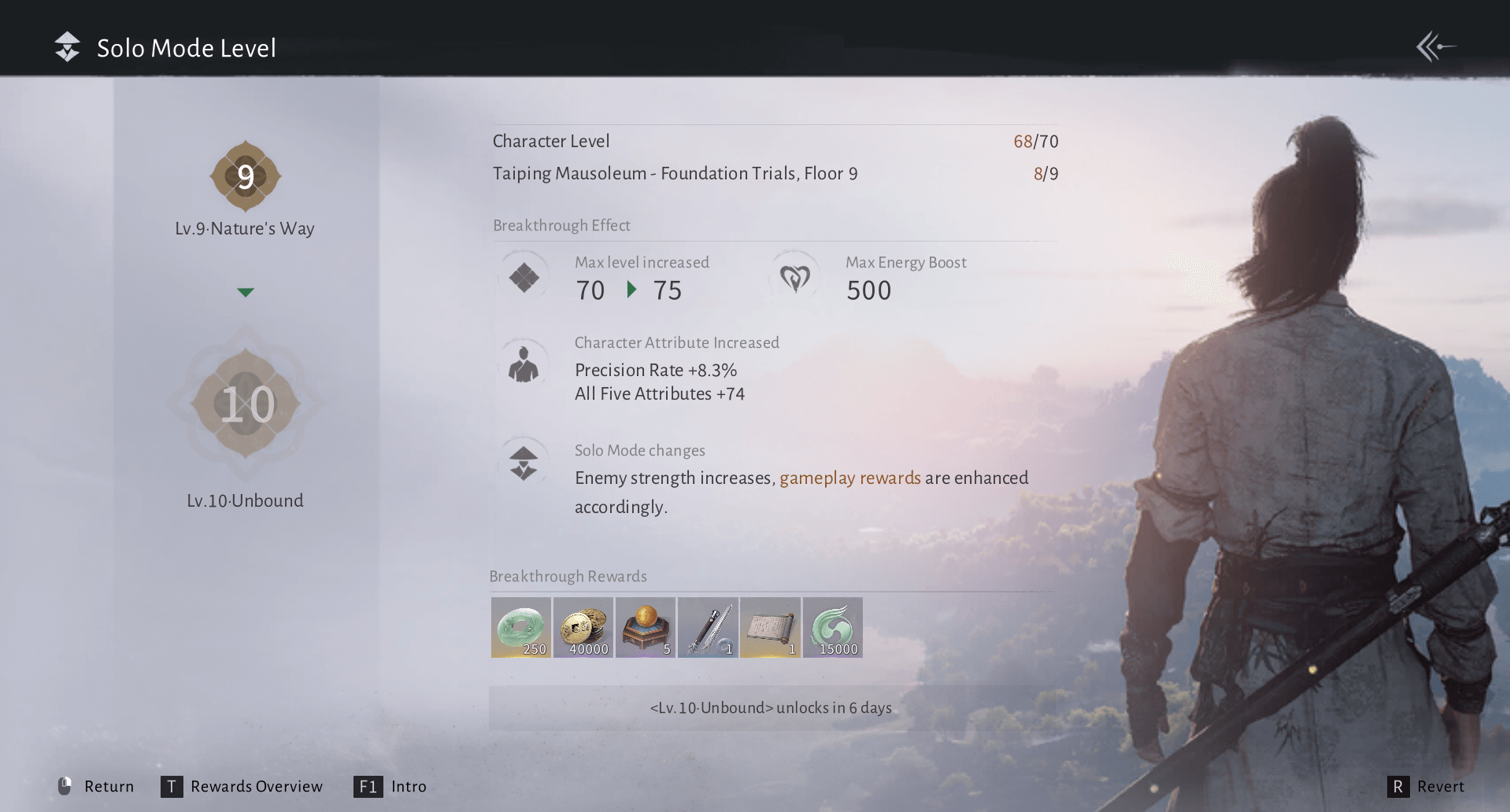Open the scroll reward item
This screenshot has width=1510, height=812.
click(769, 627)
